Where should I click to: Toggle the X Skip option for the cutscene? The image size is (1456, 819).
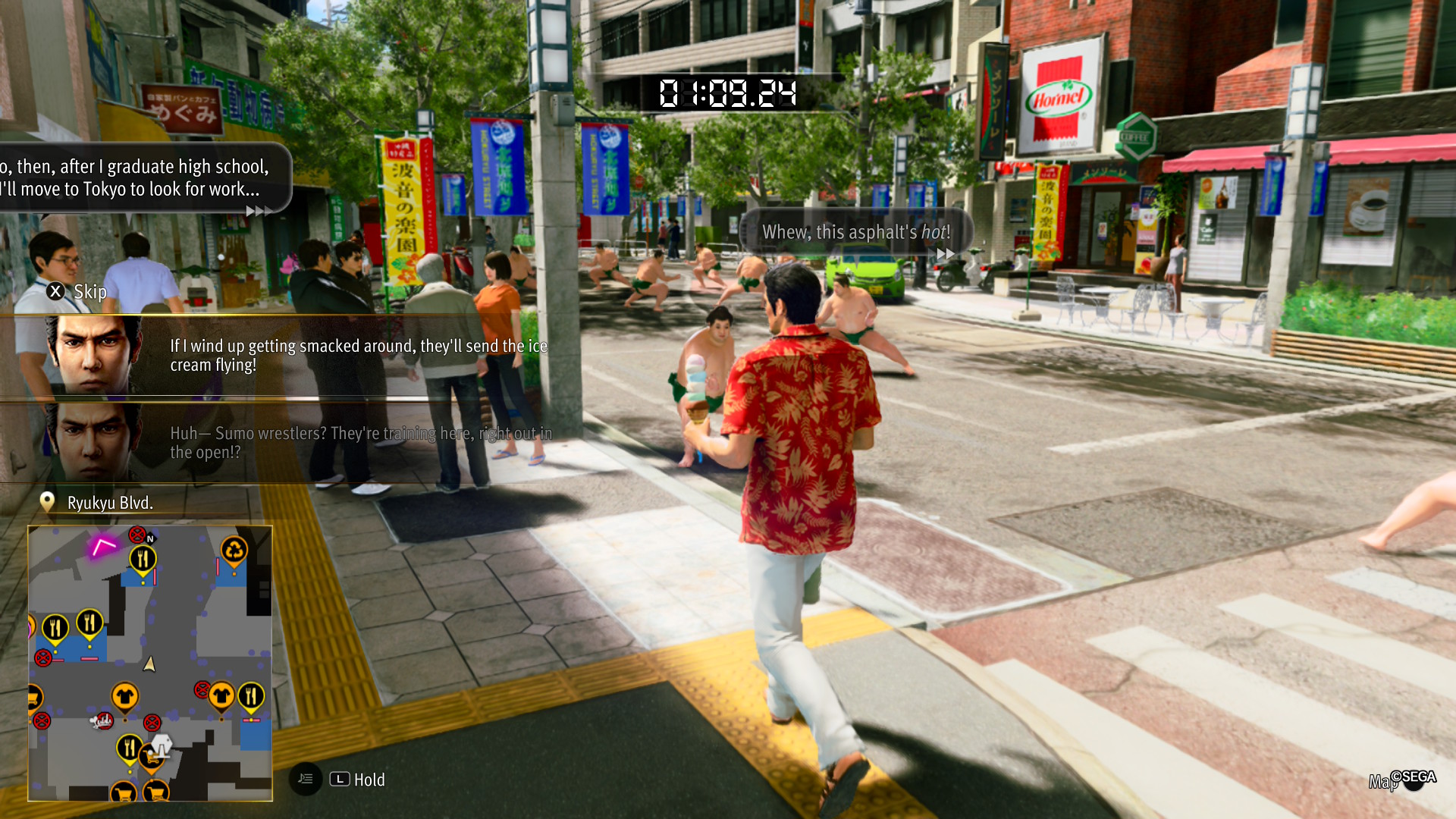55,291
